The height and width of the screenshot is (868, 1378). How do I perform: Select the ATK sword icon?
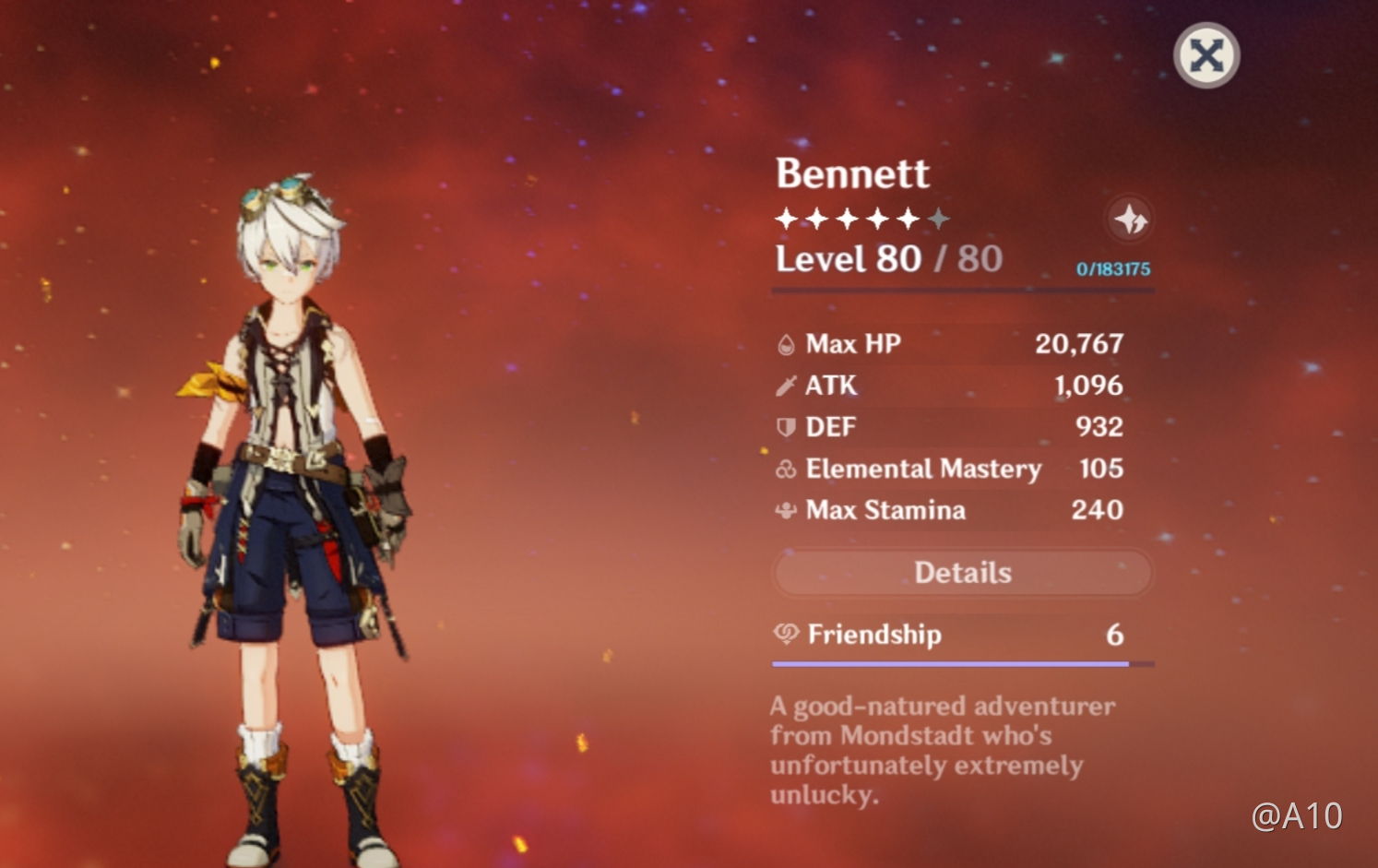pos(785,386)
